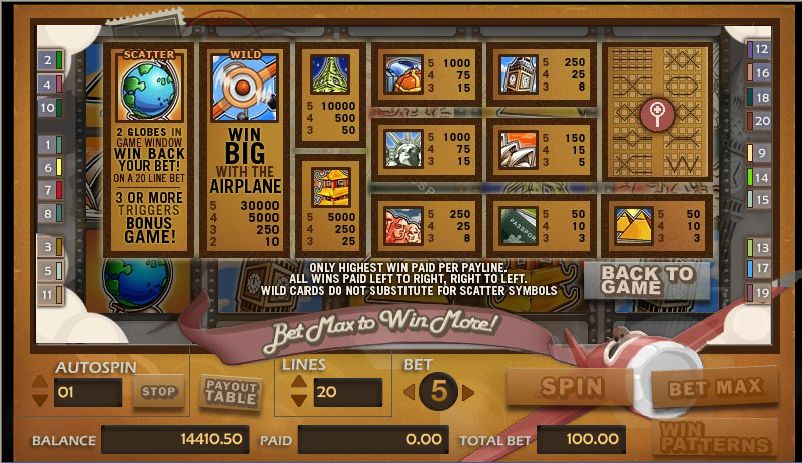
Task: Stop the autospin
Action: tap(158, 392)
